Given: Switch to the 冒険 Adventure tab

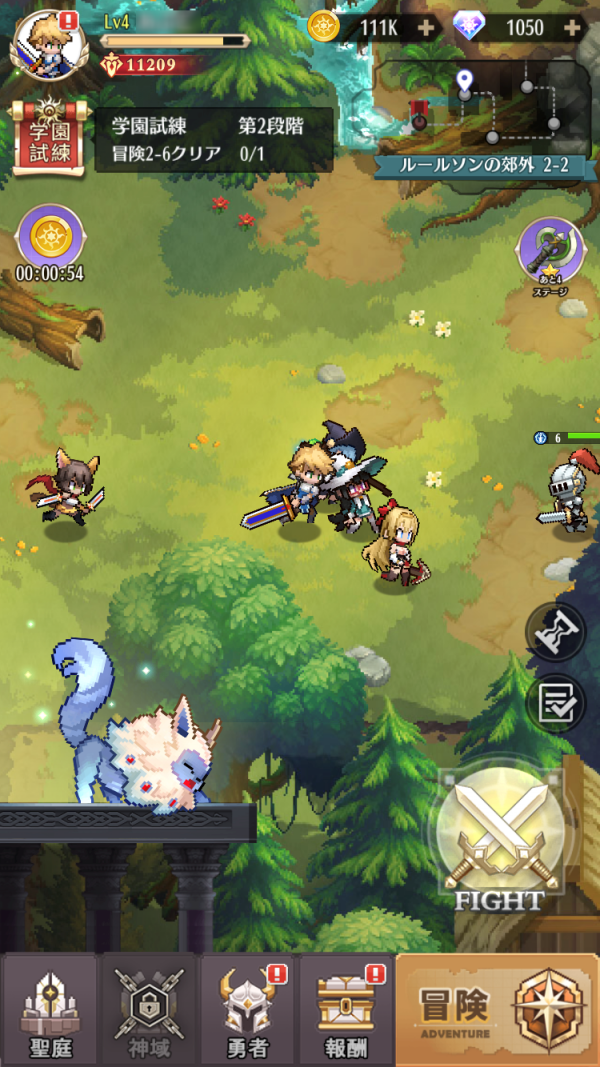Looking at the screenshot, I should [497, 1008].
